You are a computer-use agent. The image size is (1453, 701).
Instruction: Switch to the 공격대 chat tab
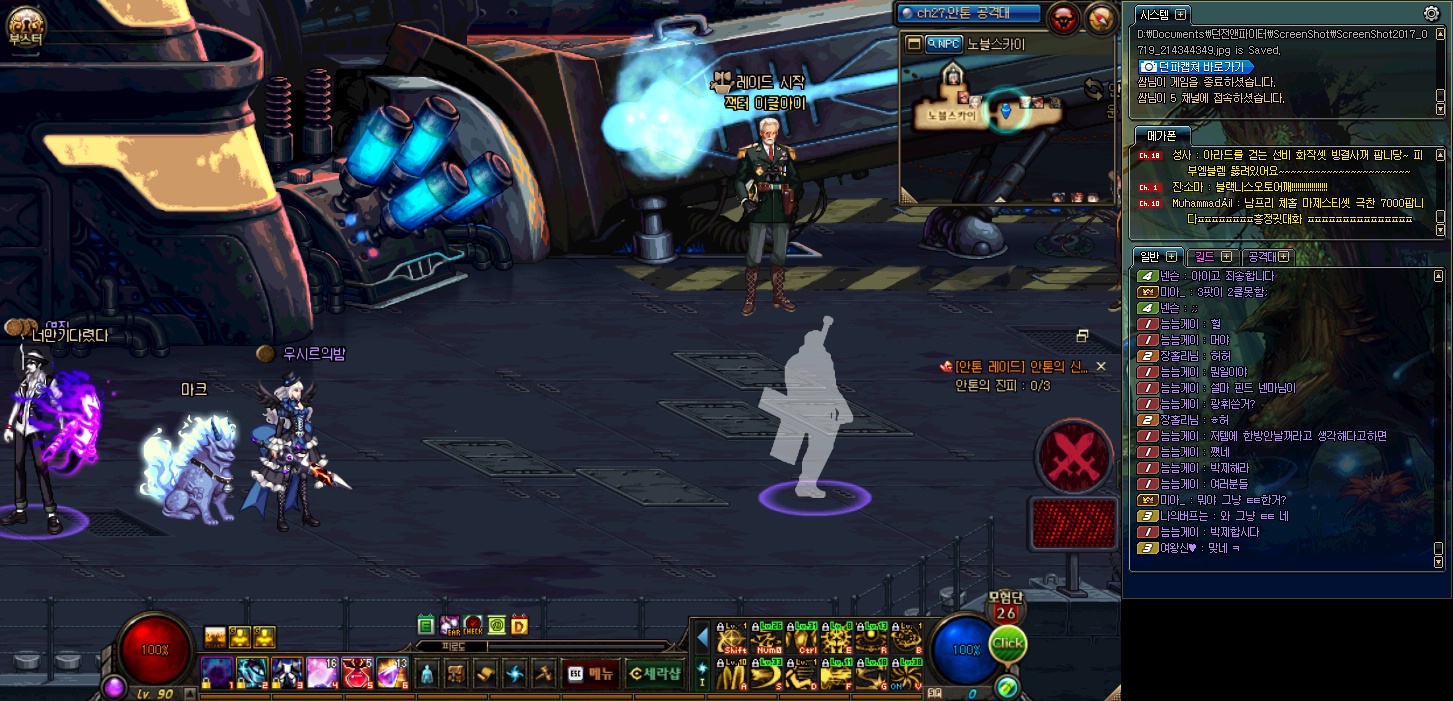[x=1267, y=257]
